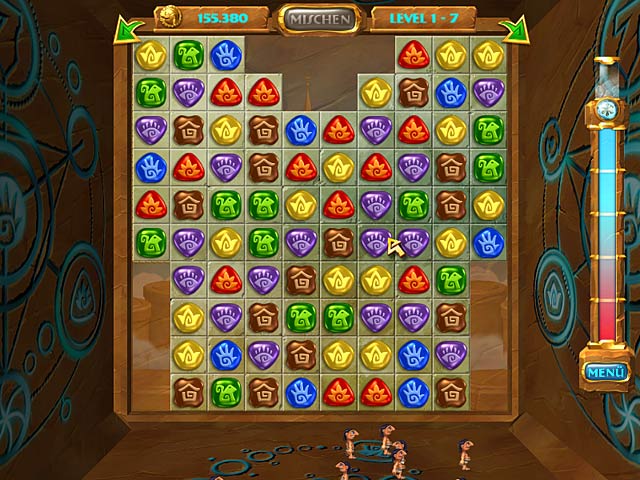Choose the green tile in the top row

pyautogui.click(x=188, y=55)
